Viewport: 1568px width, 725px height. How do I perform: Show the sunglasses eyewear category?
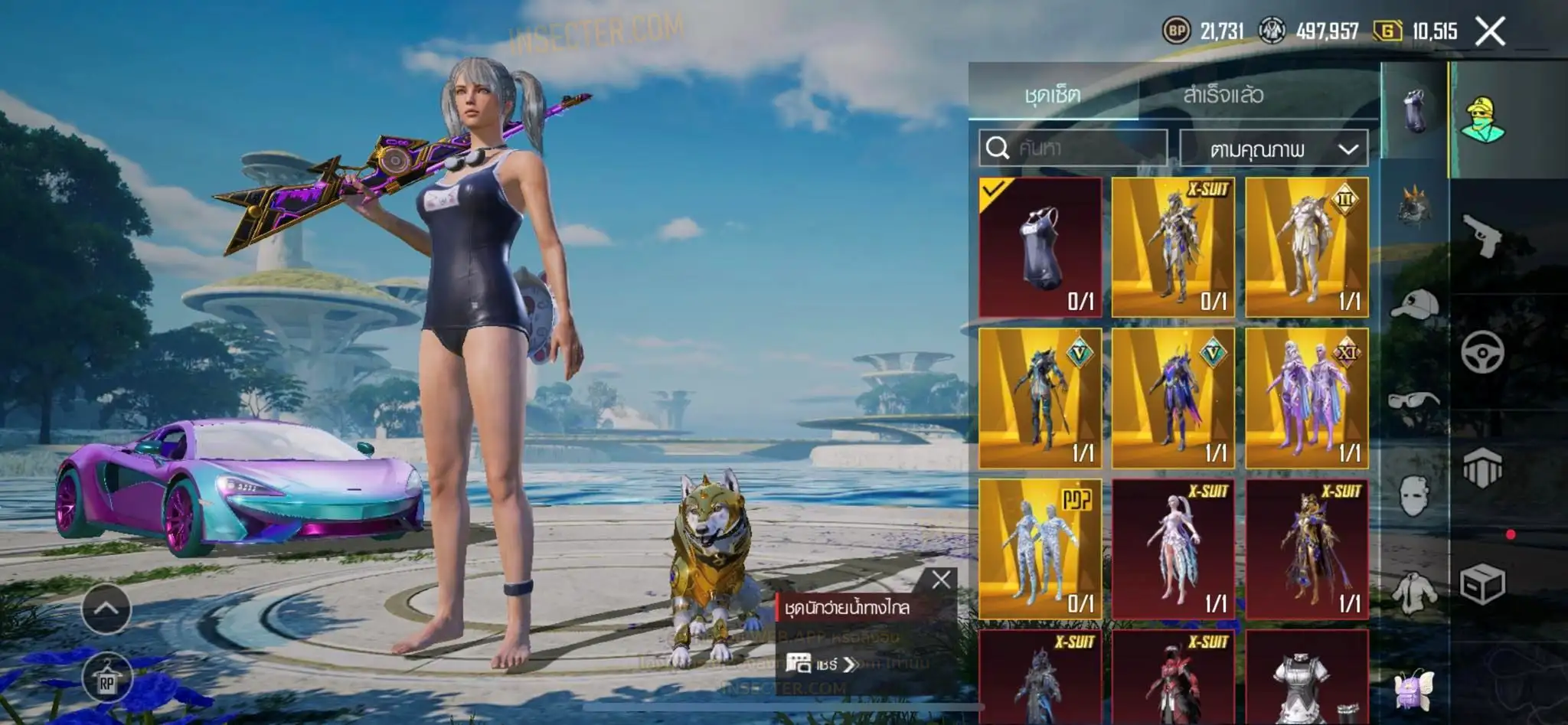coord(1413,400)
